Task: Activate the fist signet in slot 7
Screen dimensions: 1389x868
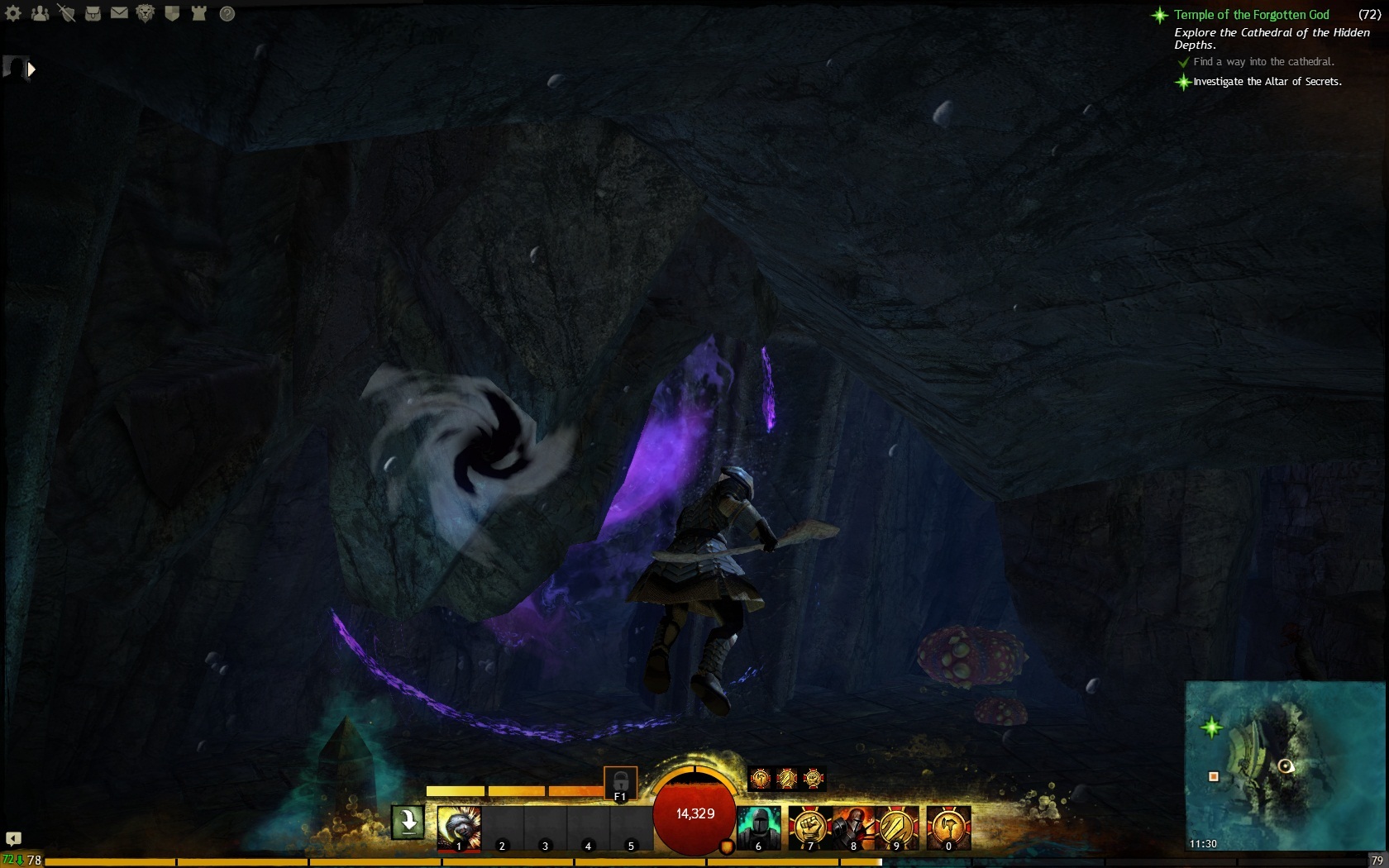Action: click(809, 828)
